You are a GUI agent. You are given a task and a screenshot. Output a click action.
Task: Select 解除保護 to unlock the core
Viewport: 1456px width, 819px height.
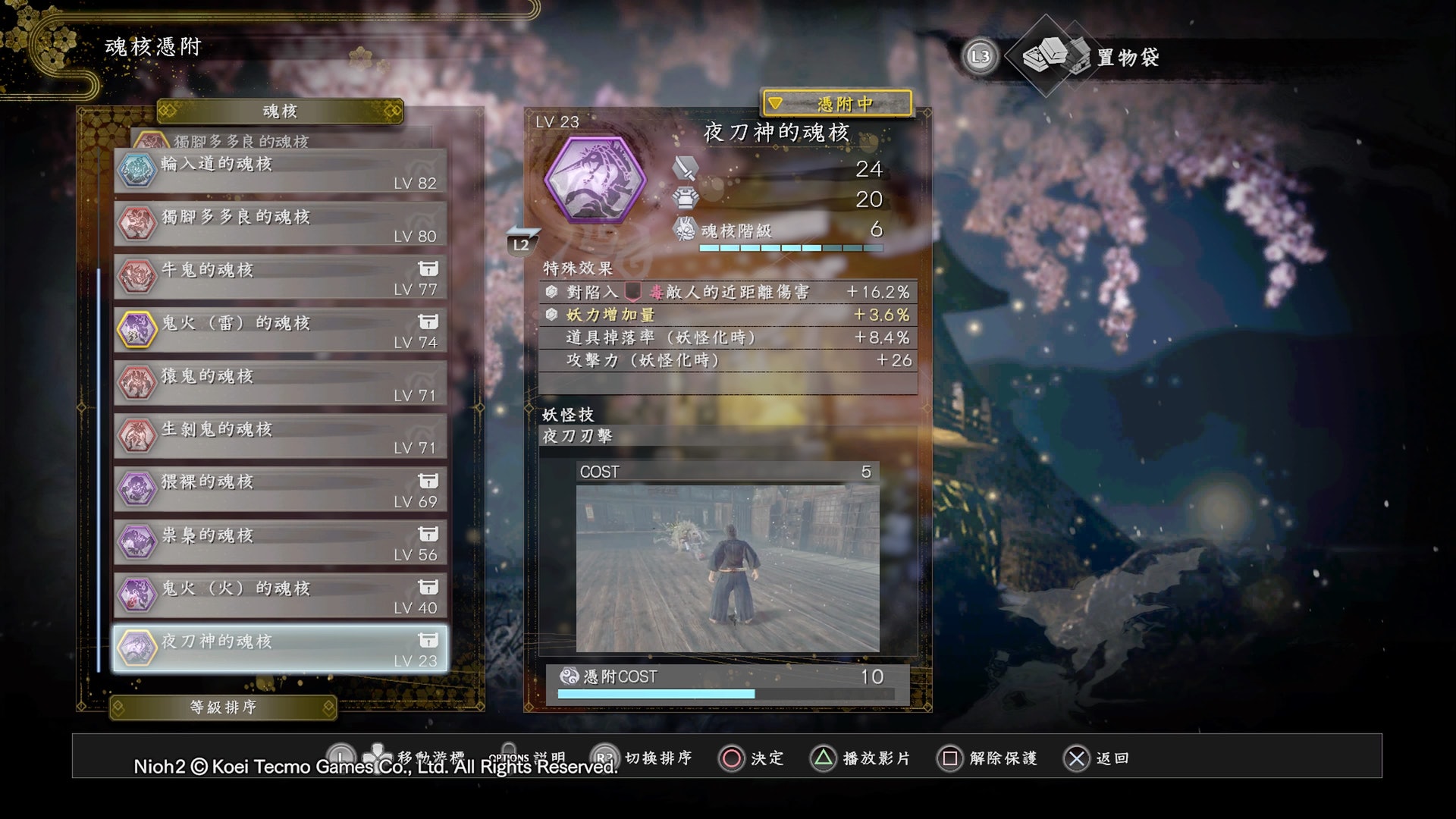987,758
